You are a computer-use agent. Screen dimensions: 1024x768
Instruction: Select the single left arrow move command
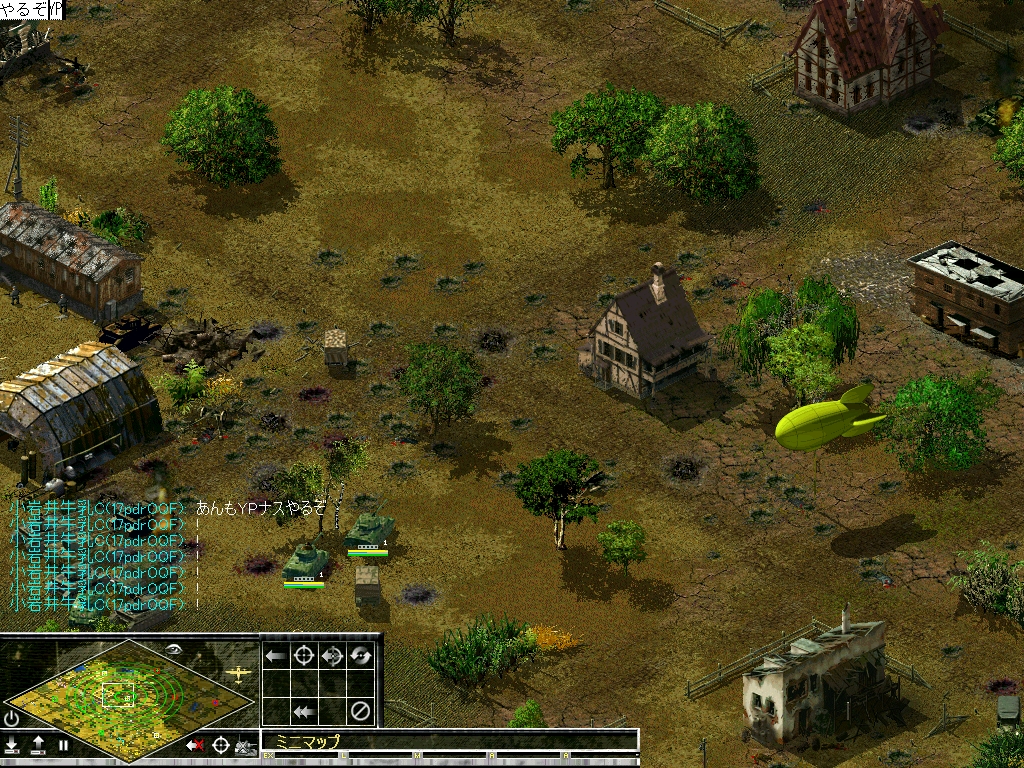pyautogui.click(x=275, y=656)
